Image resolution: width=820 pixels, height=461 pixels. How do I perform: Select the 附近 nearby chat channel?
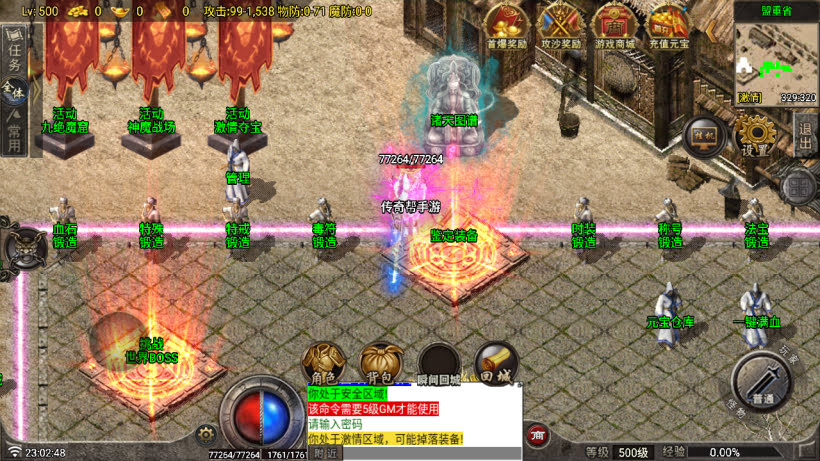[325, 453]
